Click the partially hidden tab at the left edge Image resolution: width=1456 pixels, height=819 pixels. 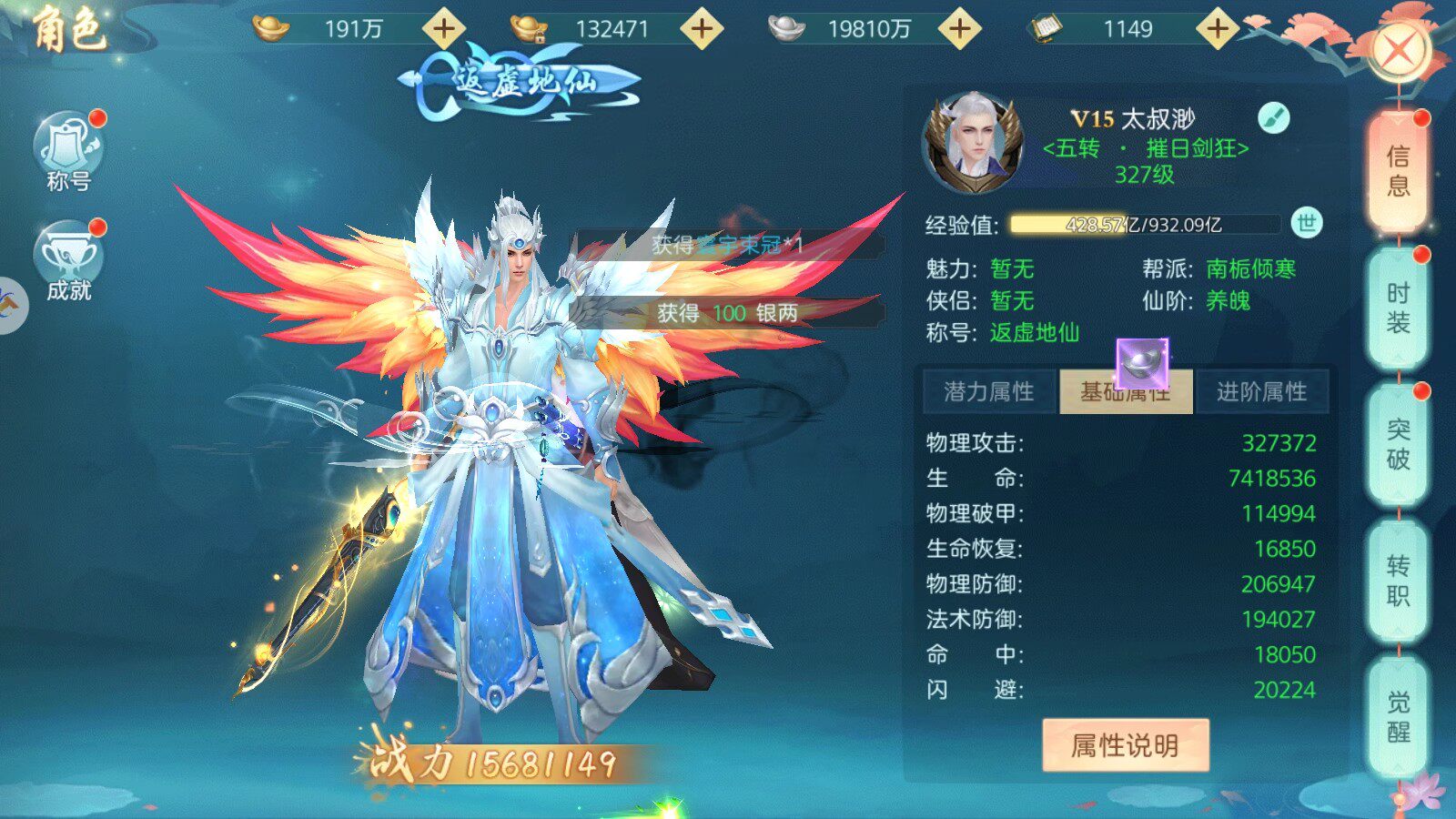pyautogui.click(x=11, y=306)
